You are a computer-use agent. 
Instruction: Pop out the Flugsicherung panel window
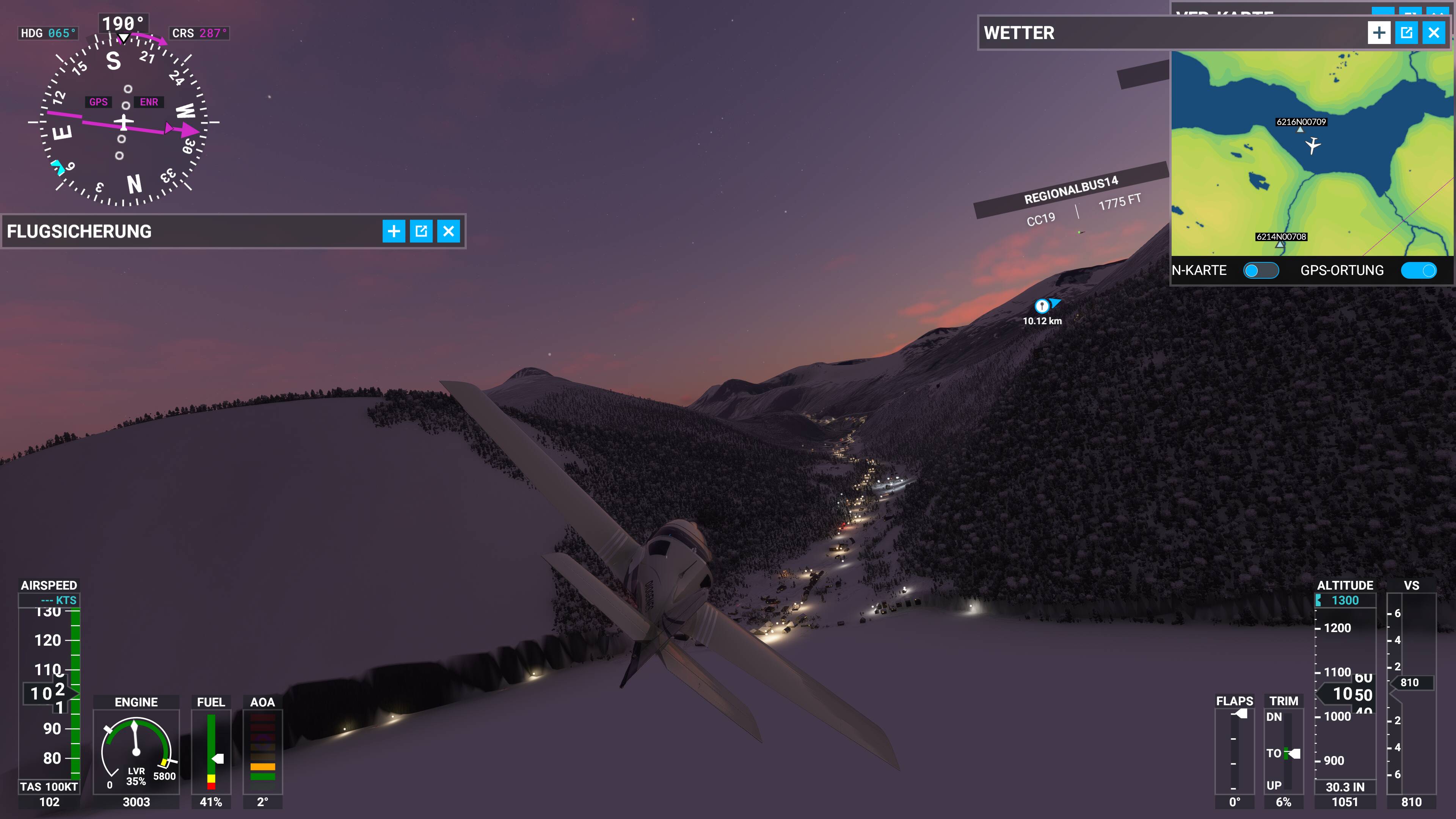[x=421, y=231]
